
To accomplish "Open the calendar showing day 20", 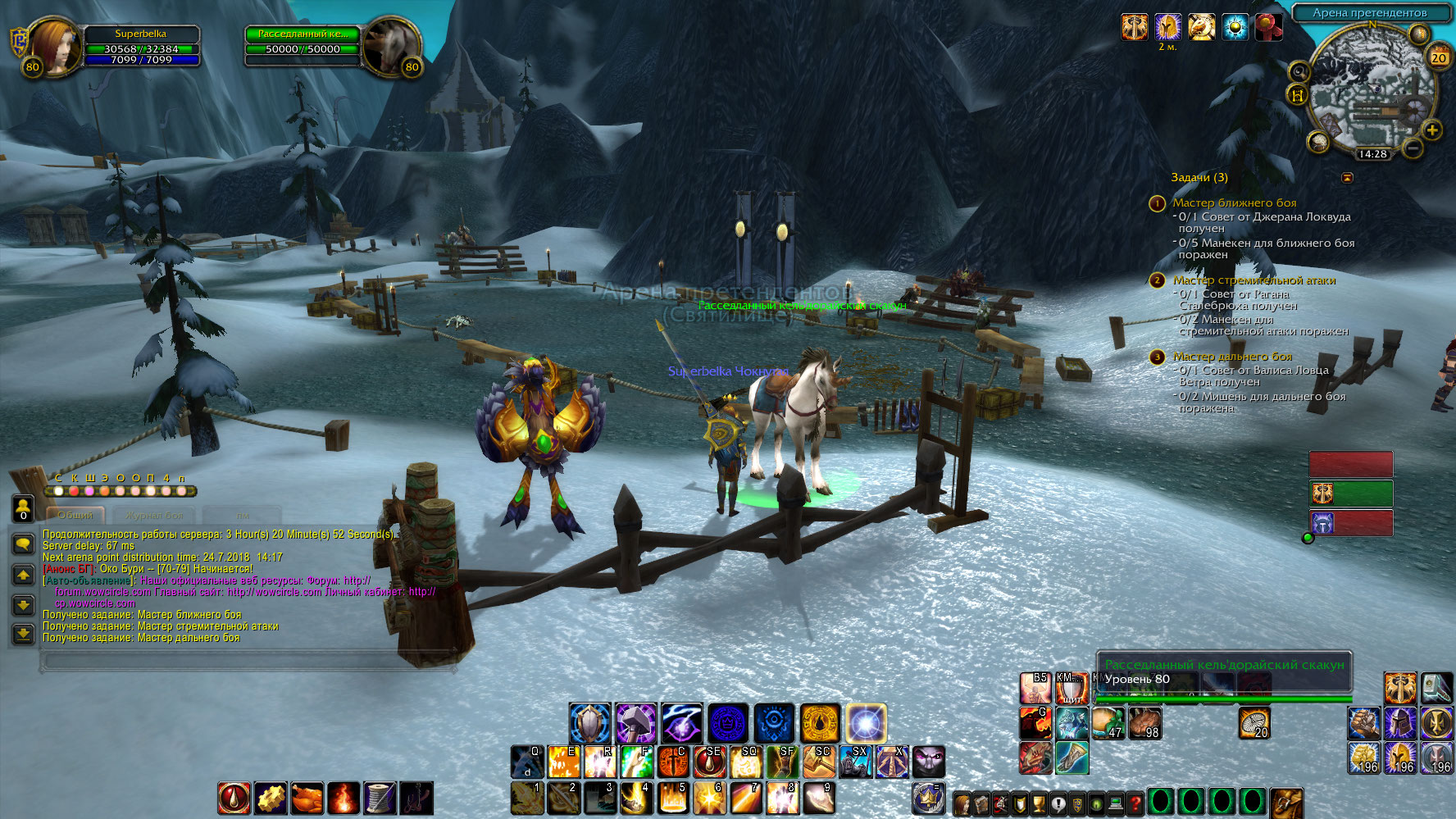I will tap(1439, 57).
